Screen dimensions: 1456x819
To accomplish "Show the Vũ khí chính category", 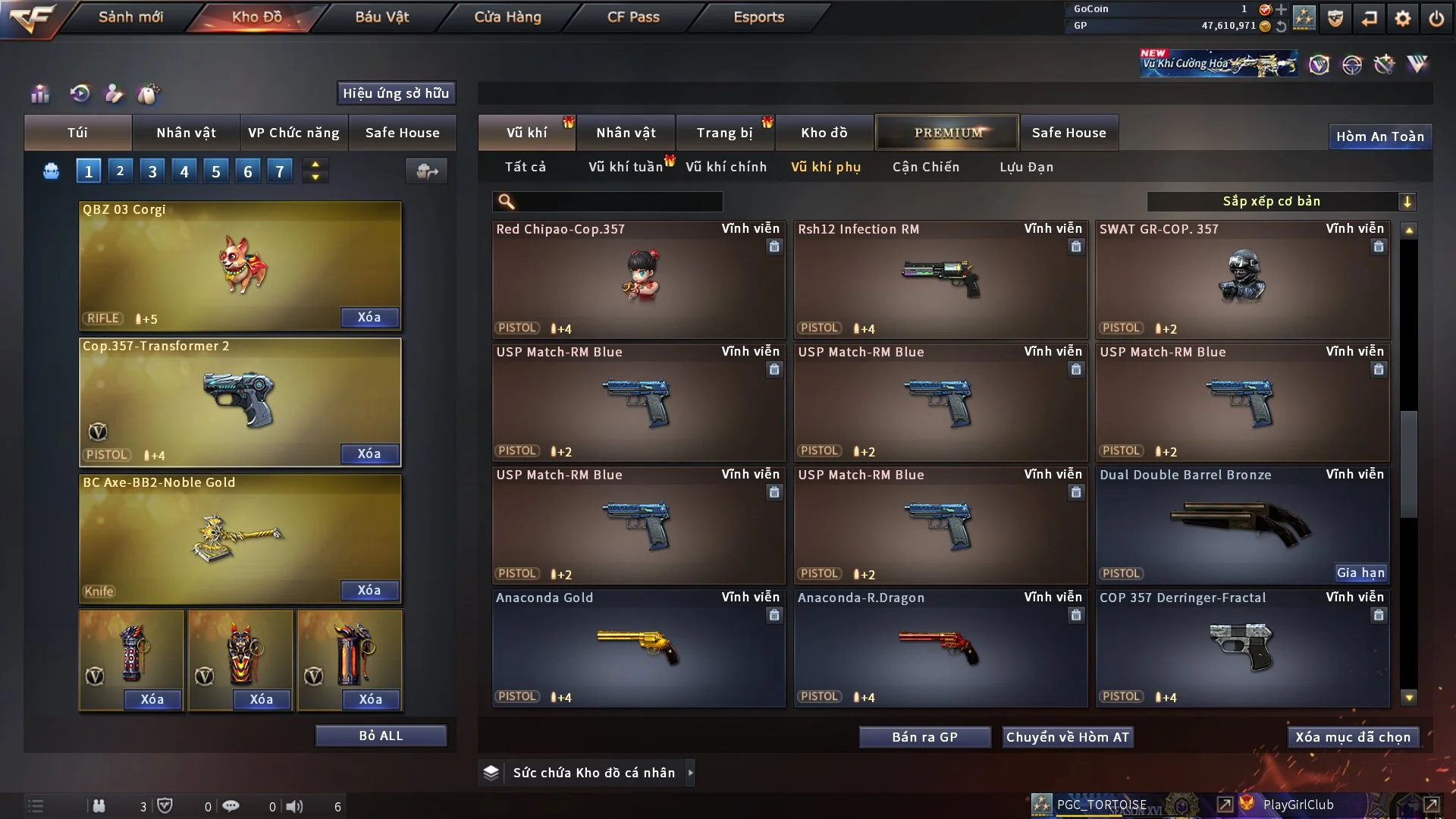I will tap(726, 167).
